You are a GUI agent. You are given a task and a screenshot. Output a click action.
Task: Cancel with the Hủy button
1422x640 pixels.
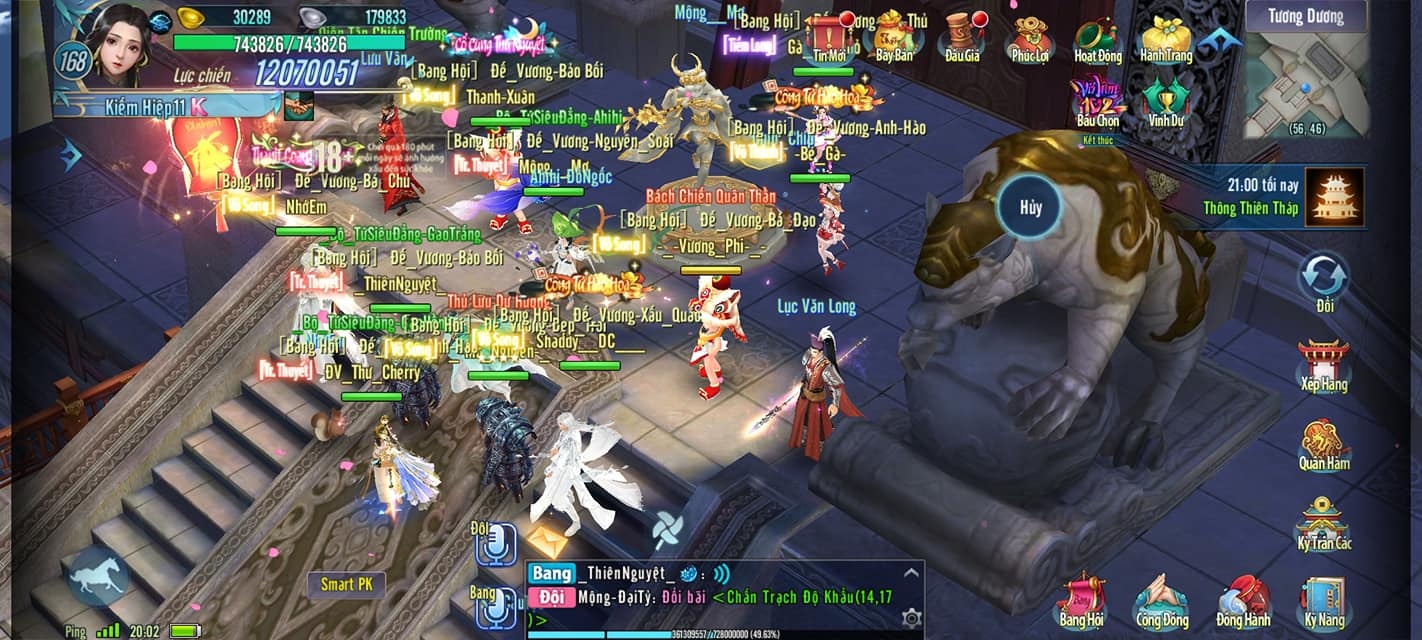click(x=1031, y=207)
